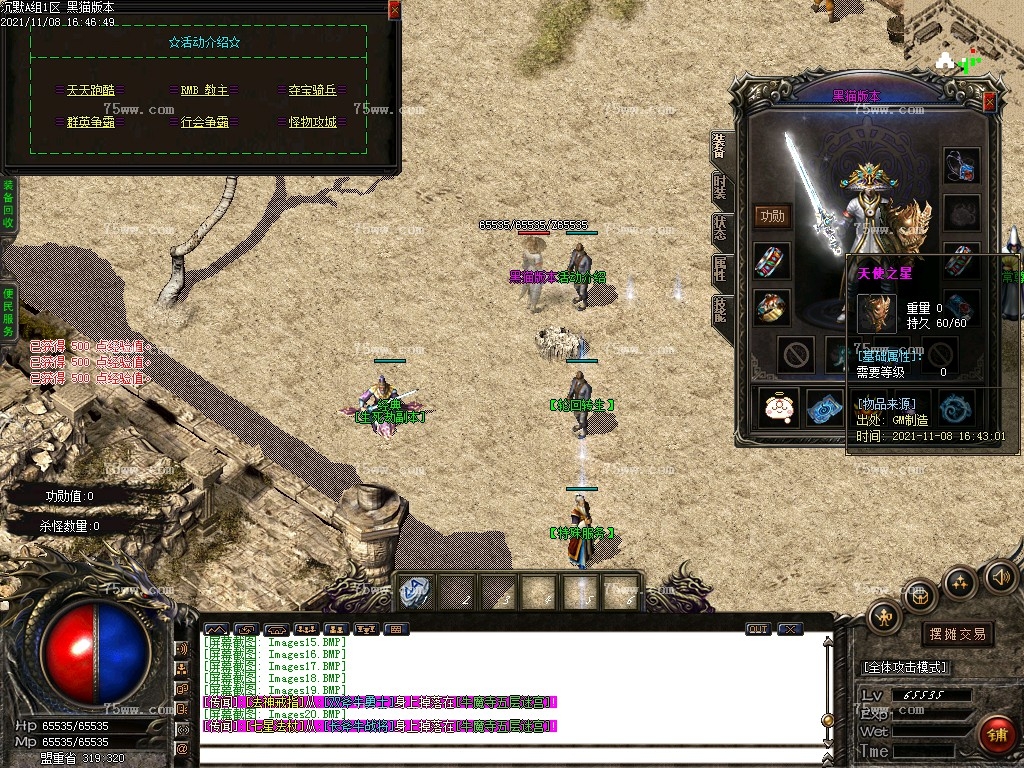Open the 便民服务 side button

(x=8, y=311)
